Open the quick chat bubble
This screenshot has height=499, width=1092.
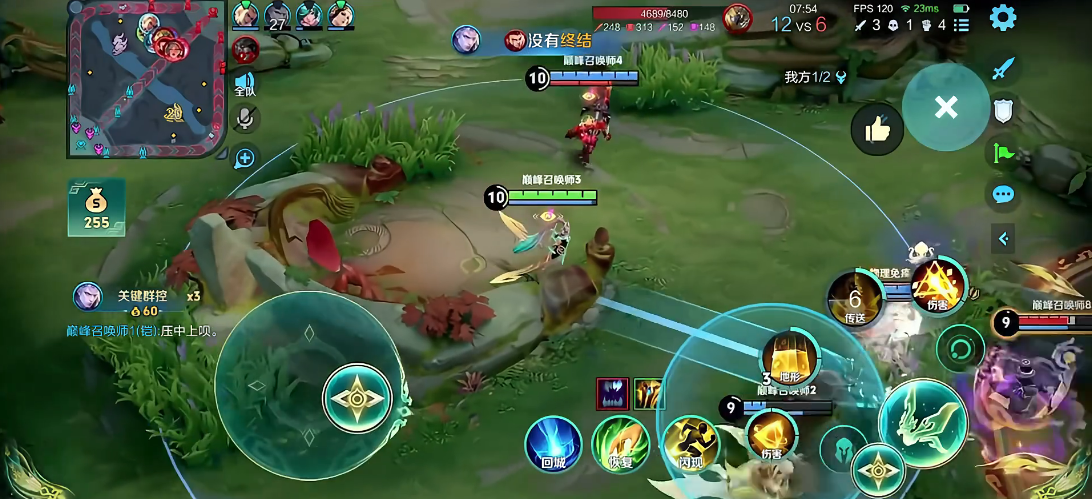1003,195
